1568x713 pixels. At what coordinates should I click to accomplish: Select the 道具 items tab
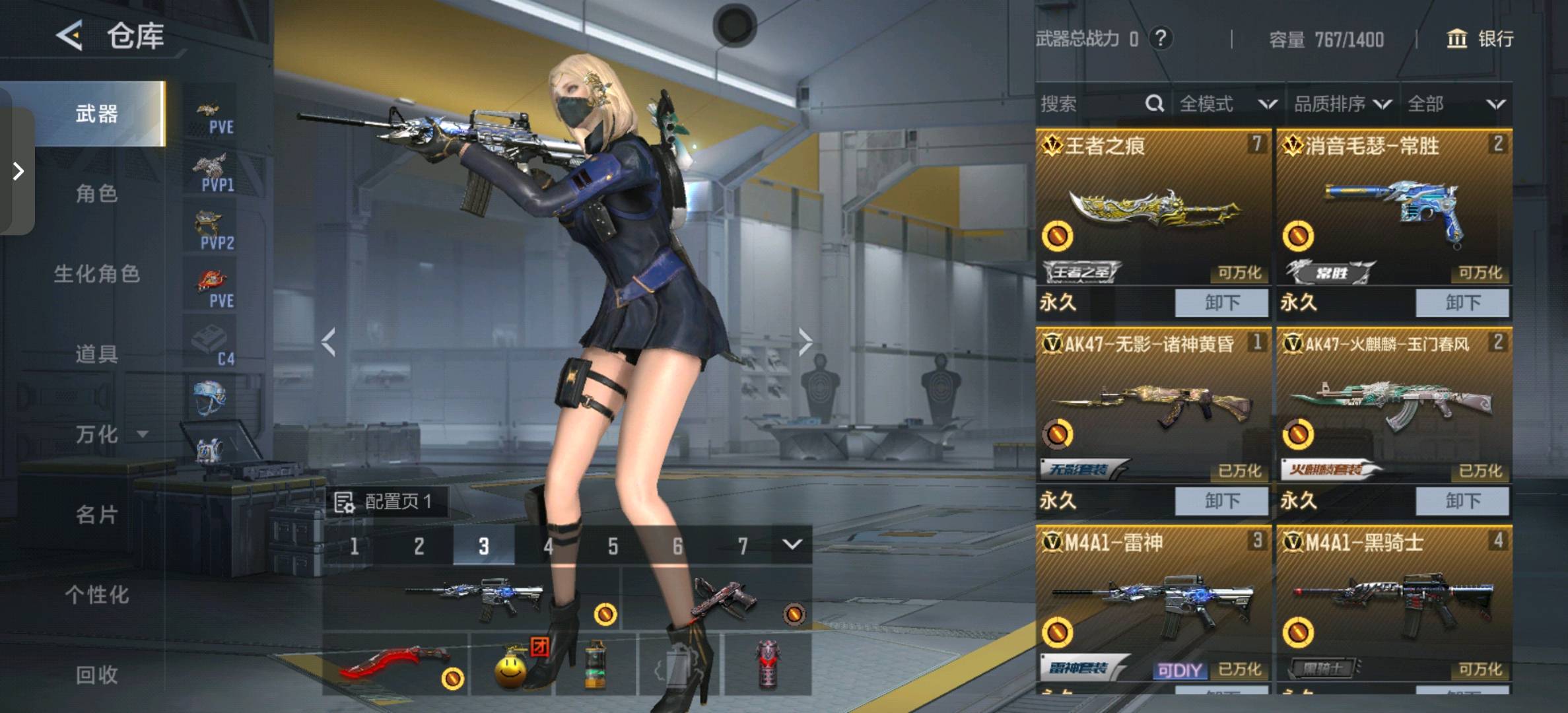click(x=96, y=355)
